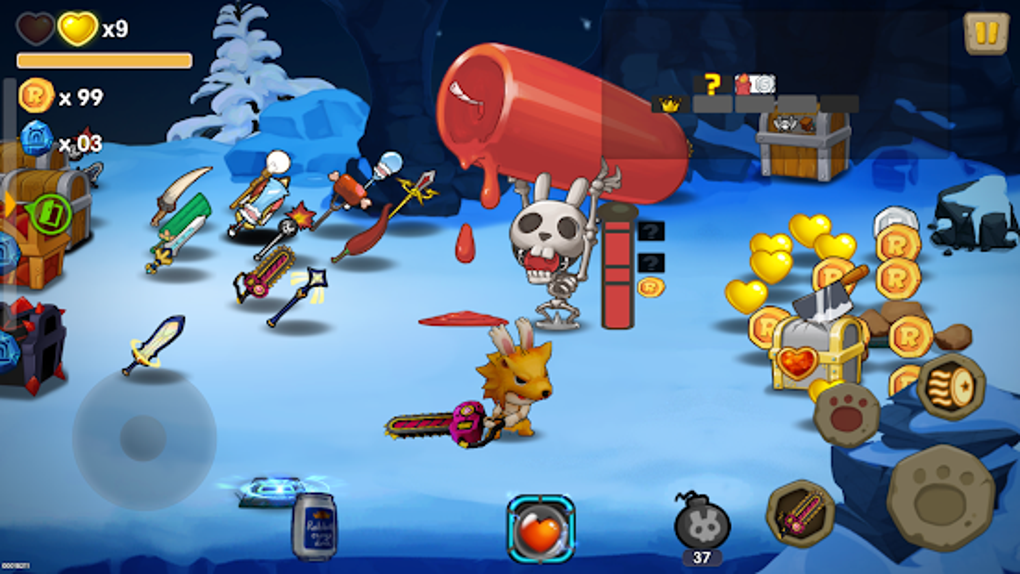1020x574 pixels.
Task: Tap the small red paw button
Action: pyautogui.click(x=846, y=413)
